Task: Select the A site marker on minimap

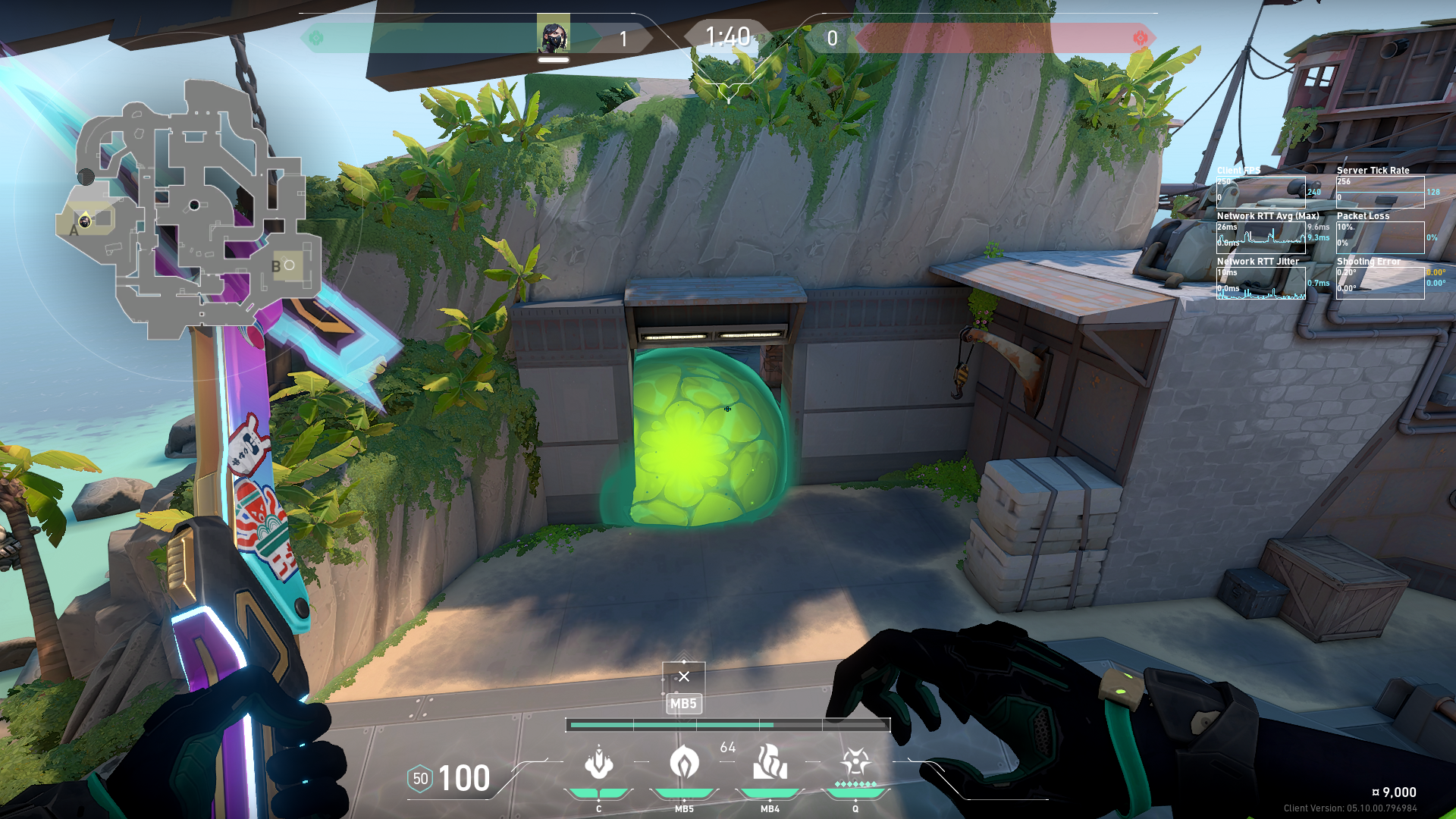Action: (74, 230)
